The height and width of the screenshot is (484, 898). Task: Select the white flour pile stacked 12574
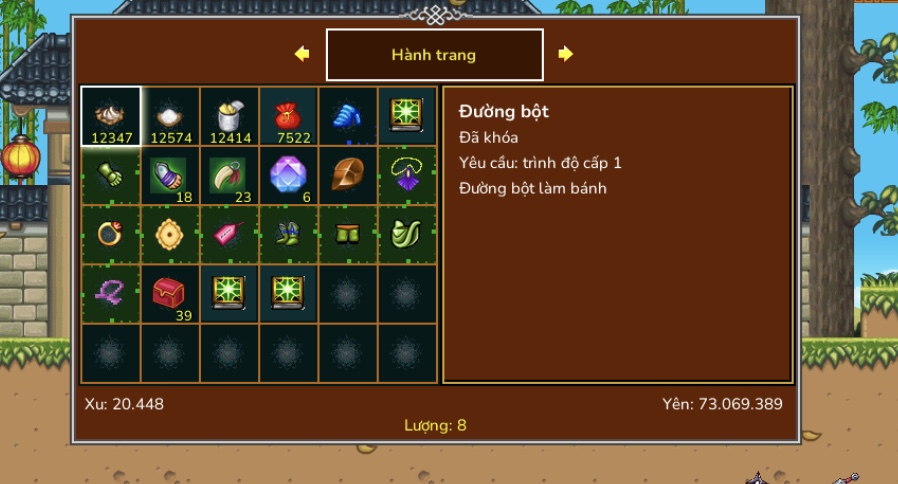coord(170,116)
